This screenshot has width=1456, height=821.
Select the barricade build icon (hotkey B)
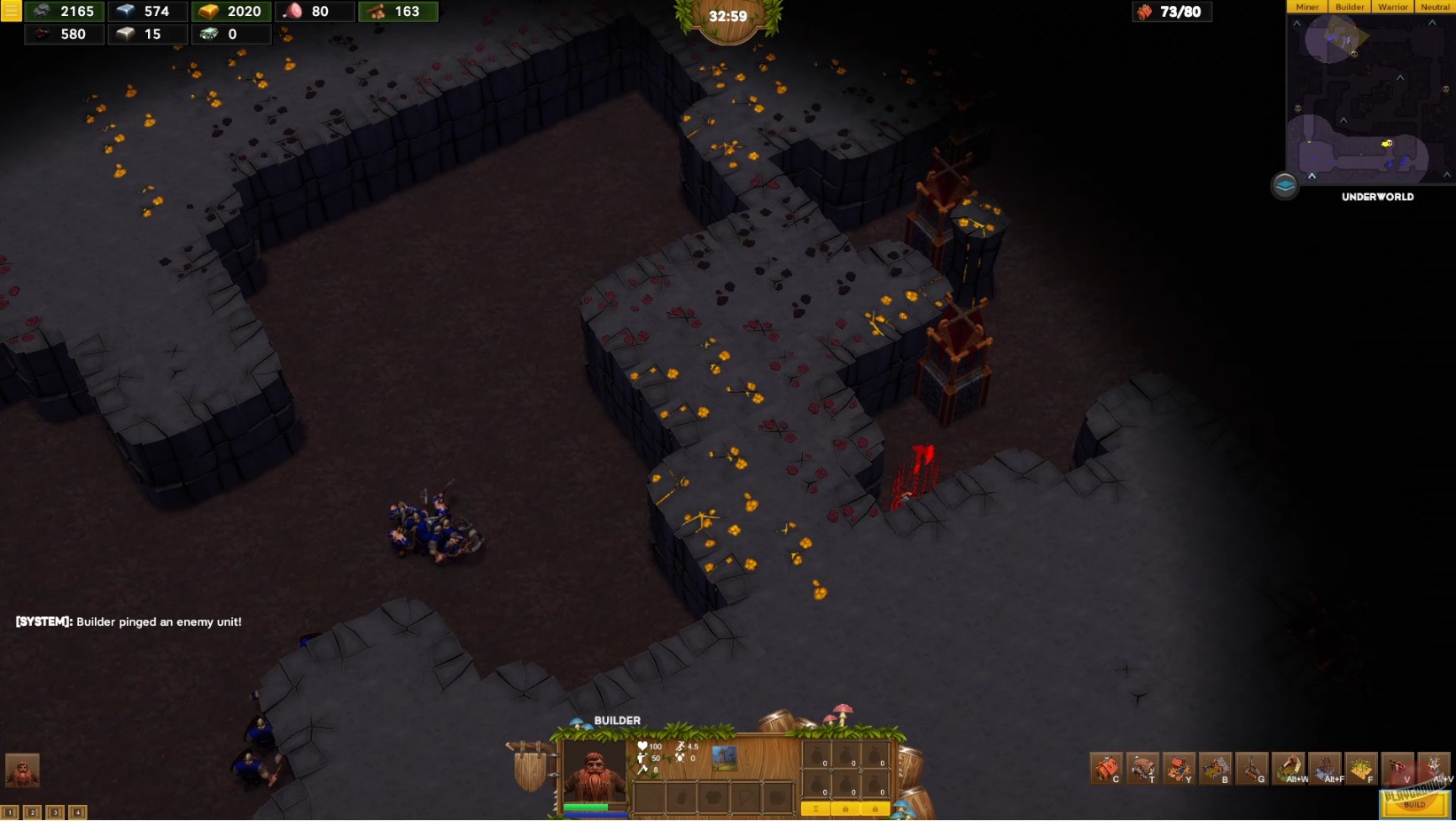click(x=1215, y=768)
